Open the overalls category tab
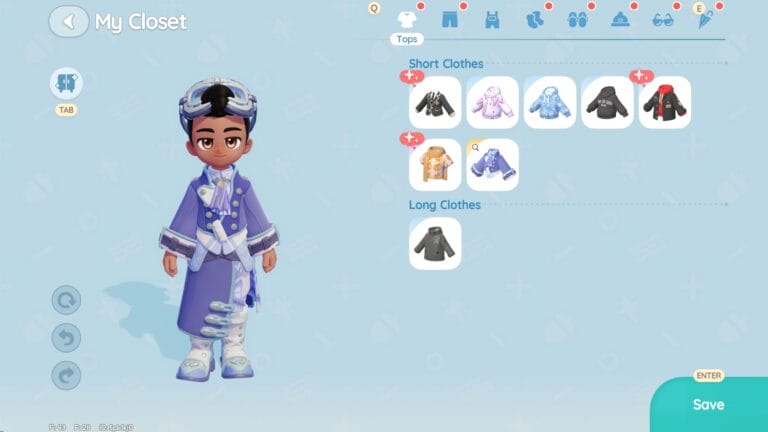768x432 pixels. pos(492,19)
